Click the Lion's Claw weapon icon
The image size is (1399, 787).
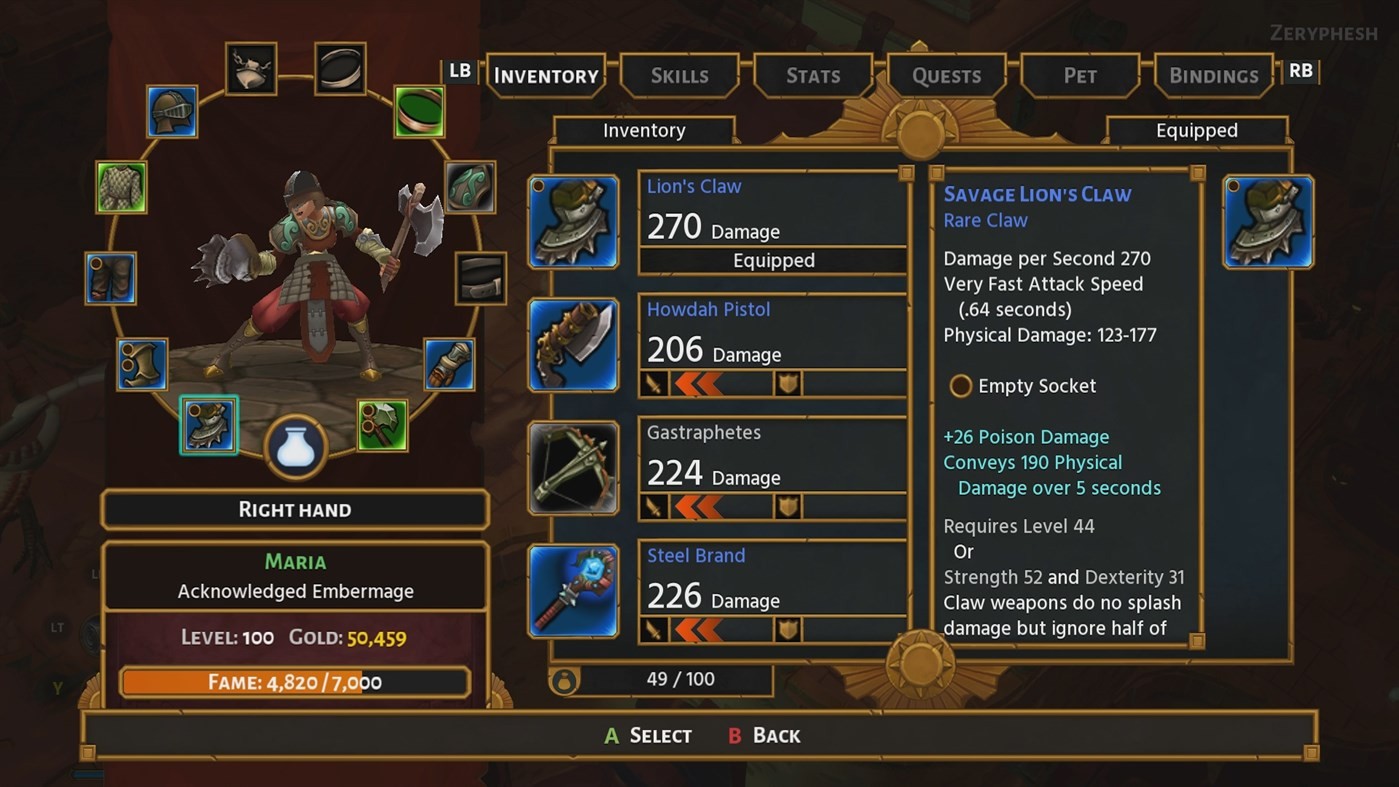(572, 220)
